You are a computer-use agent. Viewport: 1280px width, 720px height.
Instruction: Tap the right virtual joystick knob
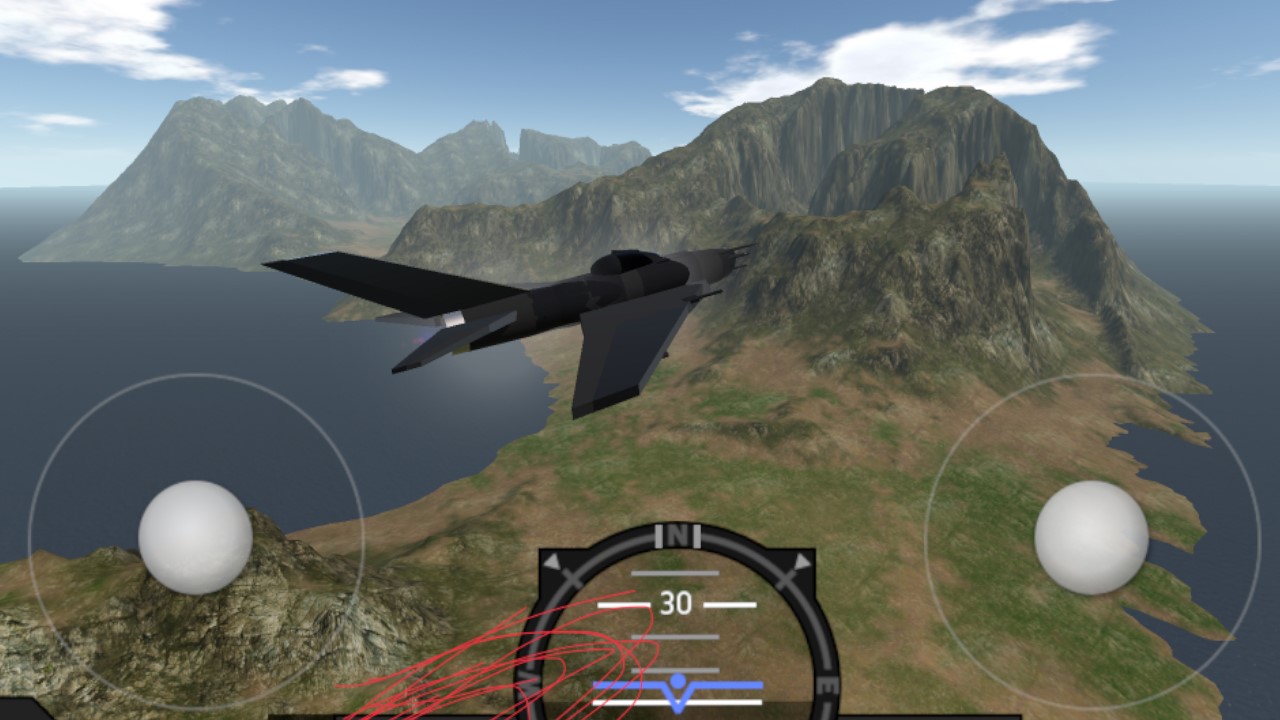pos(1091,537)
